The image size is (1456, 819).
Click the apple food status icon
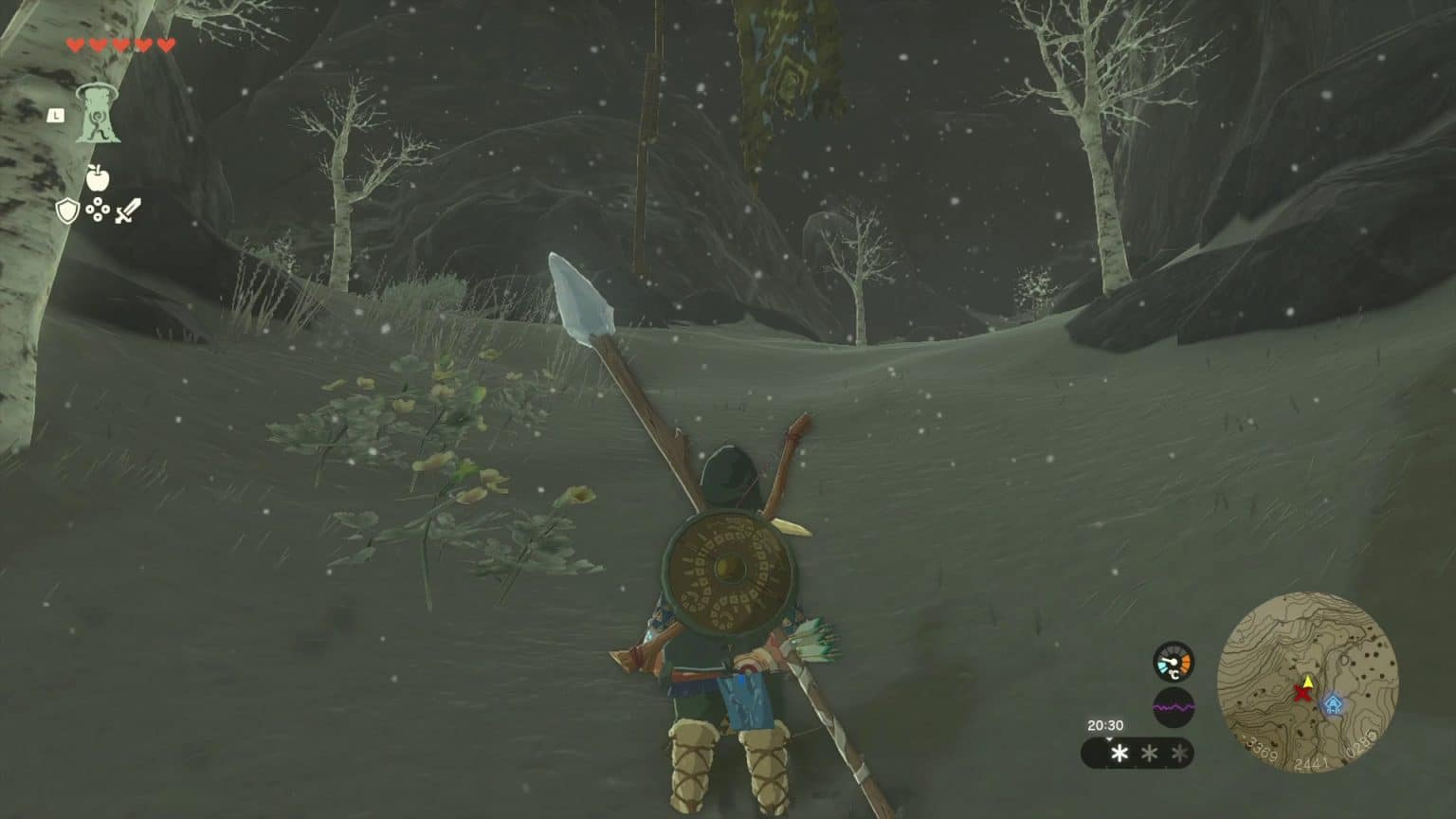98,176
